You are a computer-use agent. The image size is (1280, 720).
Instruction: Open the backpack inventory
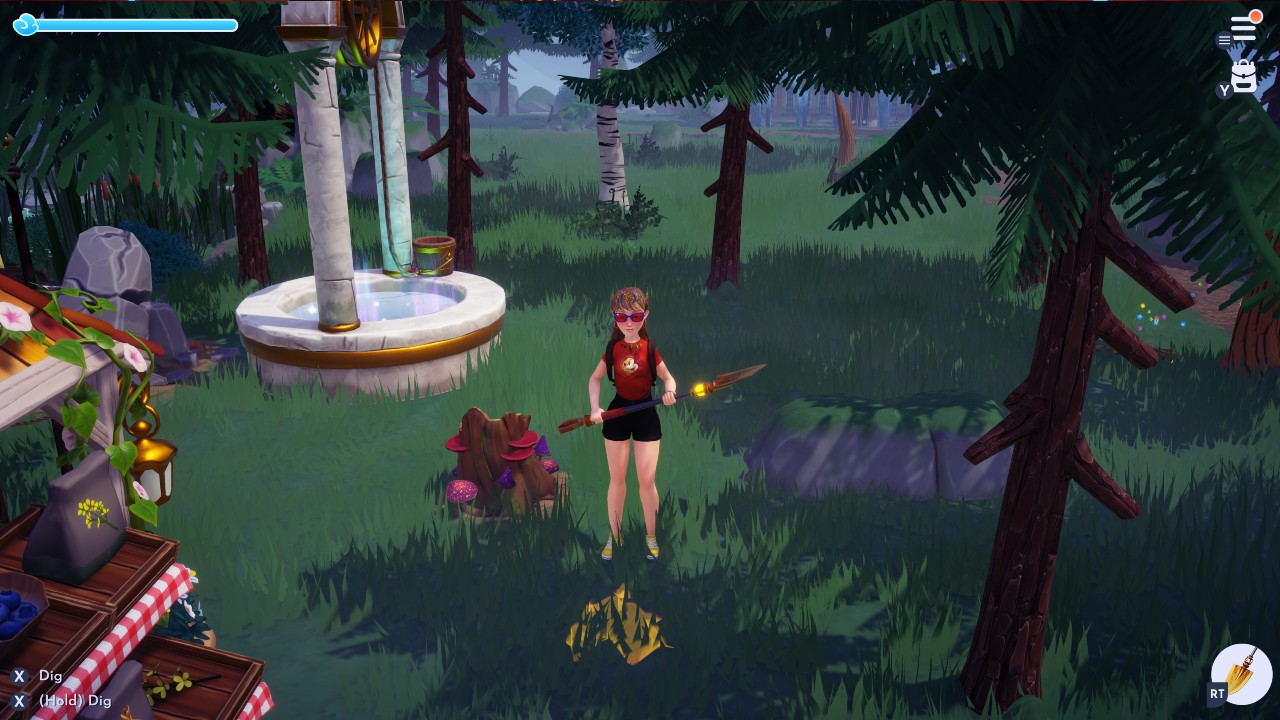[1243, 75]
